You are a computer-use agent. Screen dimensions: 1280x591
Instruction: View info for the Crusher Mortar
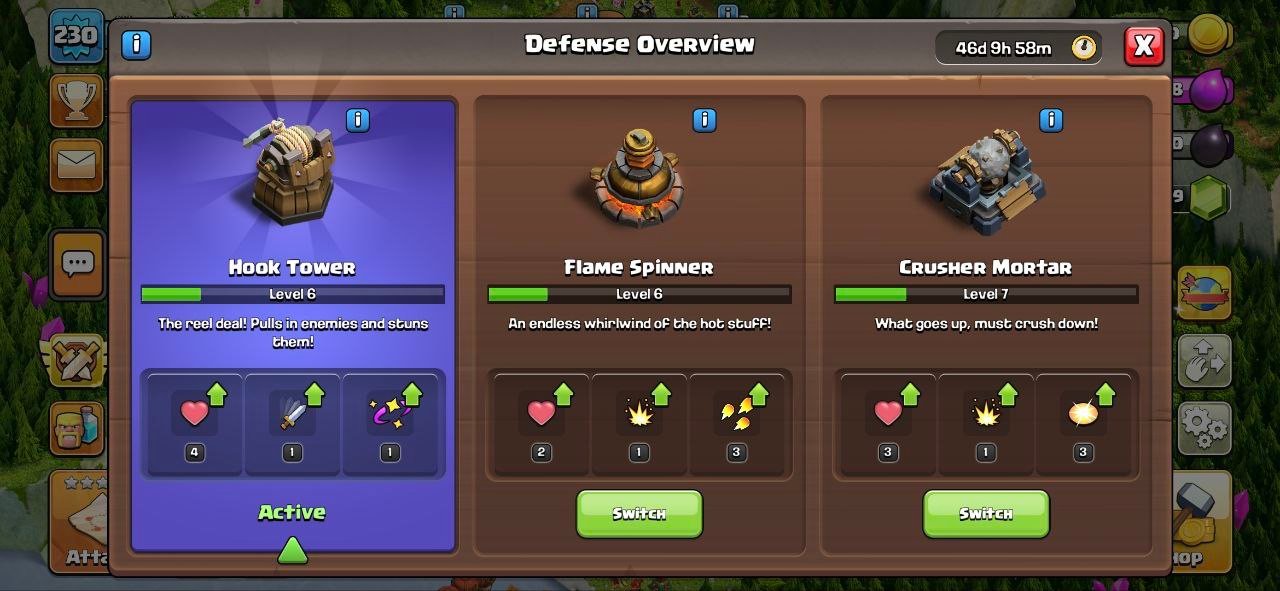[x=1051, y=121]
